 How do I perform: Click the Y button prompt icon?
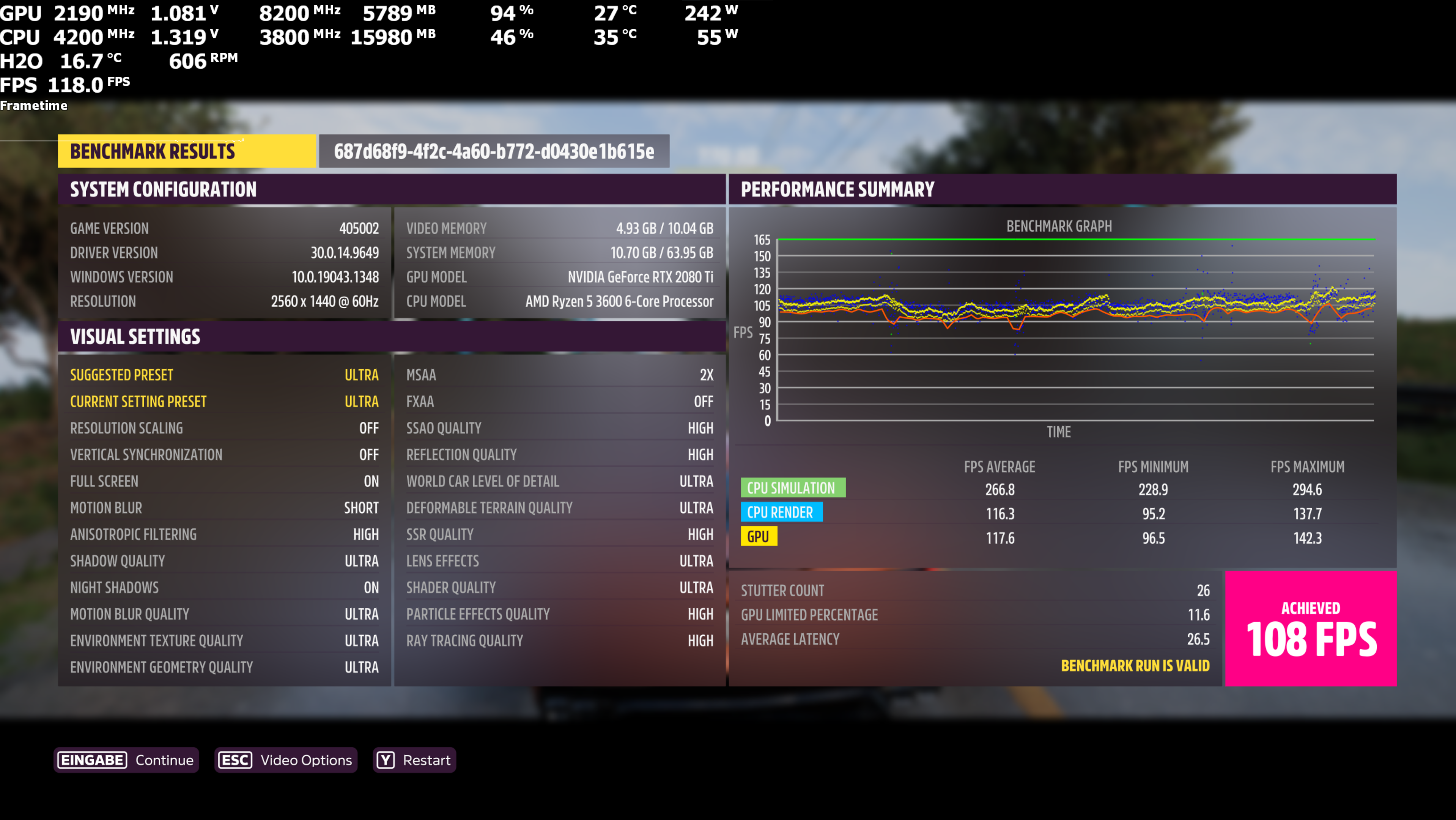[386, 760]
